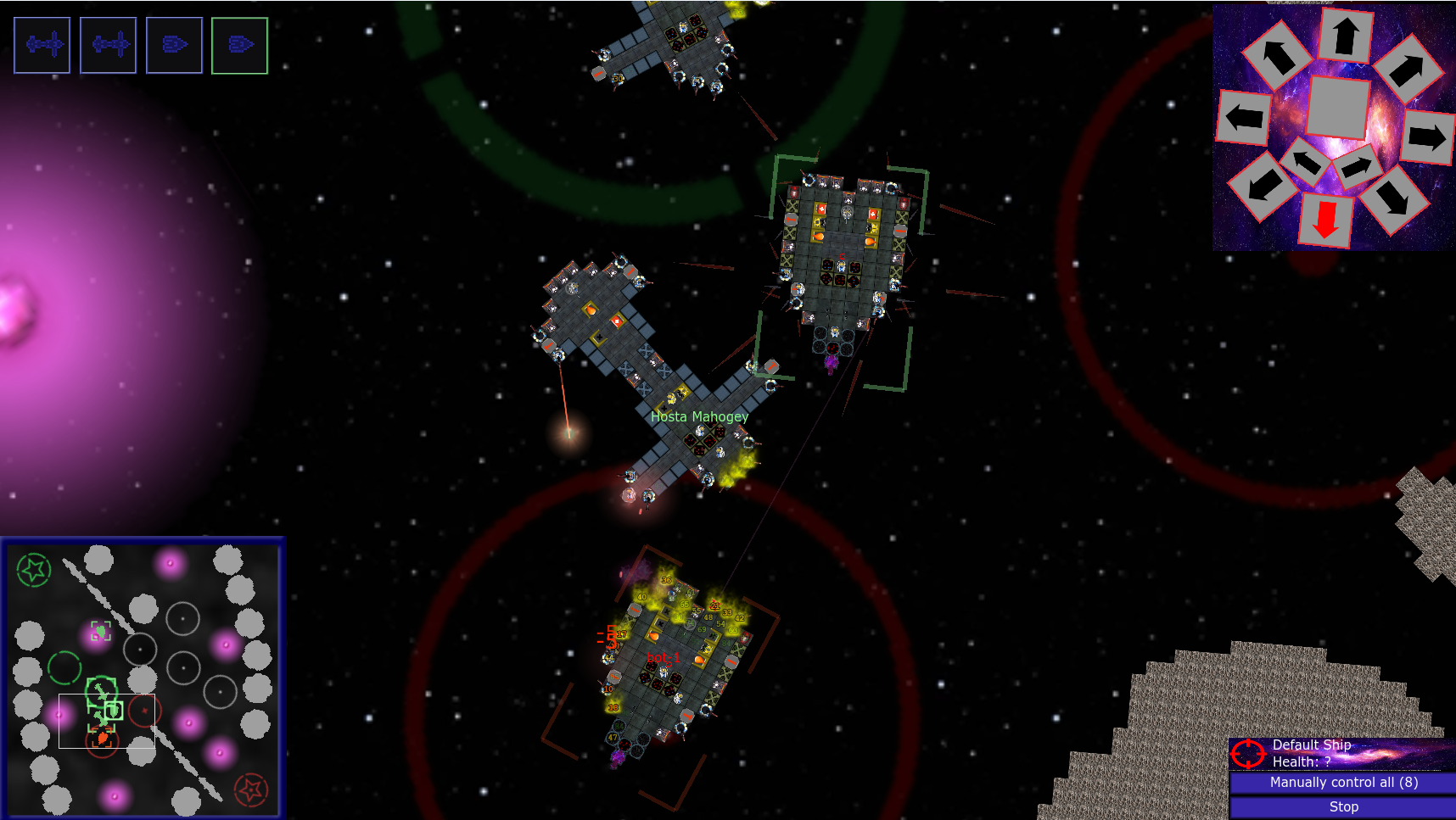
Task: Click the red star marker on minimap
Action: pos(250,789)
